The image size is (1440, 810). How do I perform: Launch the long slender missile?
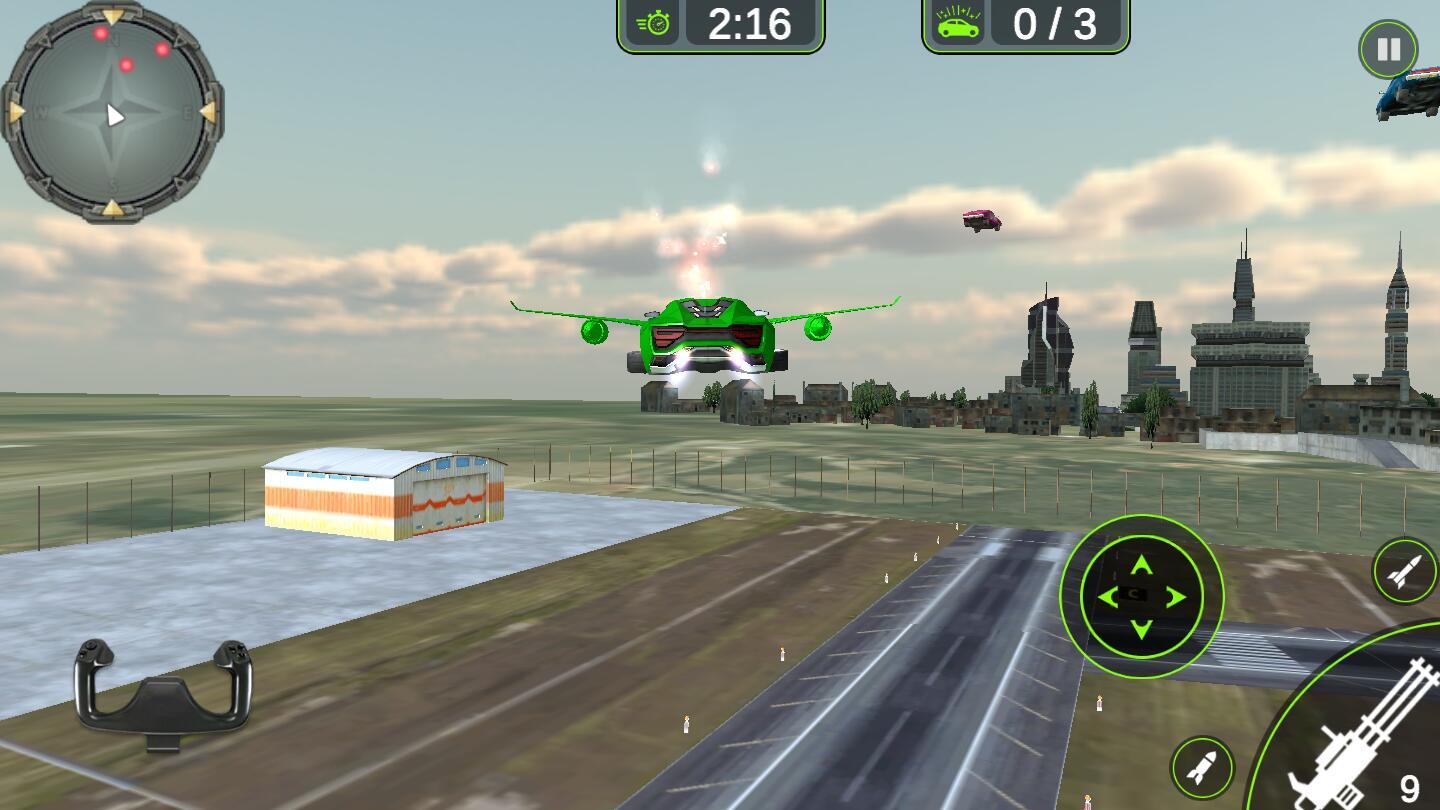1405,571
